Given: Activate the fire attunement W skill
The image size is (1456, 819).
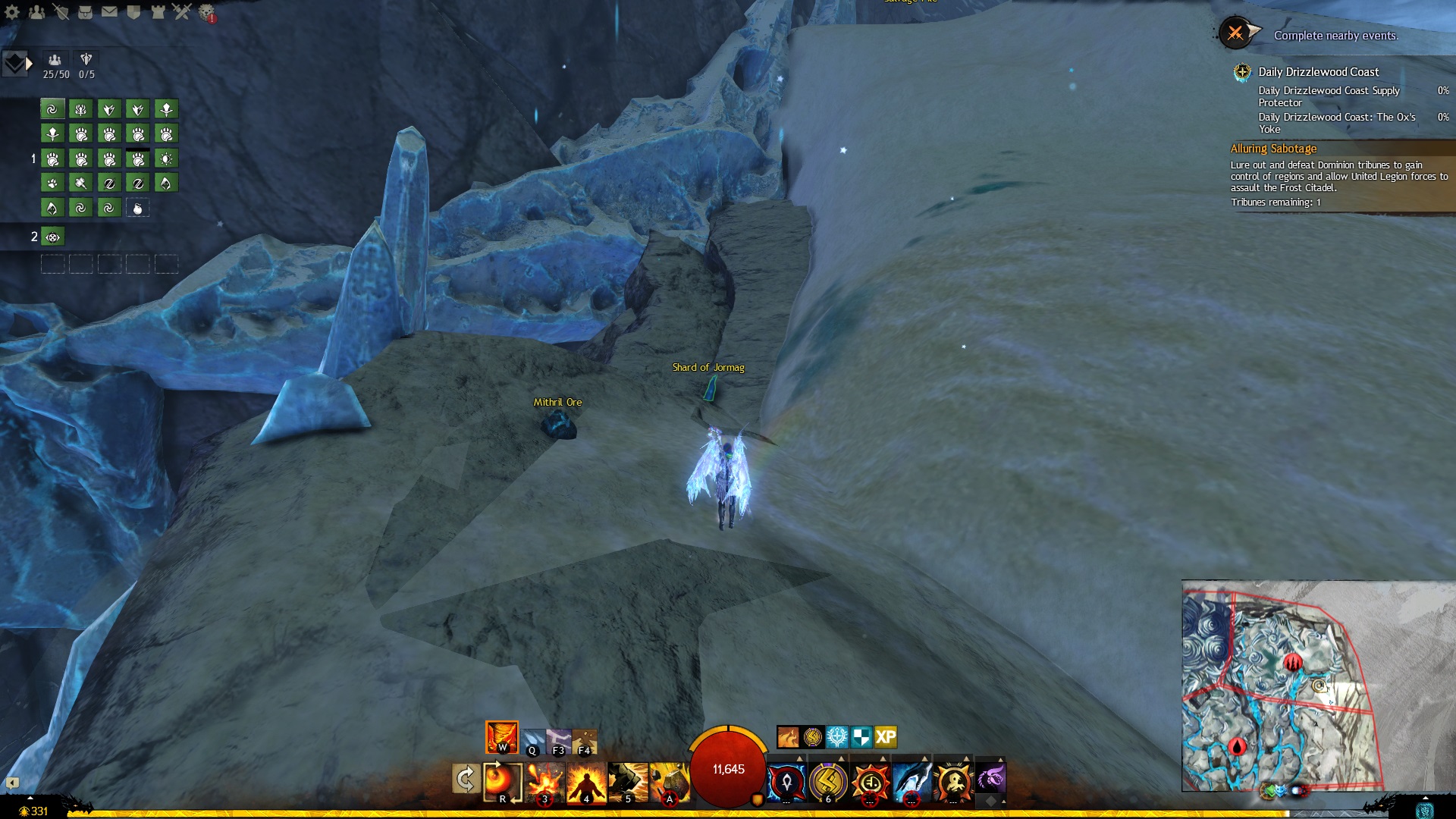Looking at the screenshot, I should tap(502, 737).
